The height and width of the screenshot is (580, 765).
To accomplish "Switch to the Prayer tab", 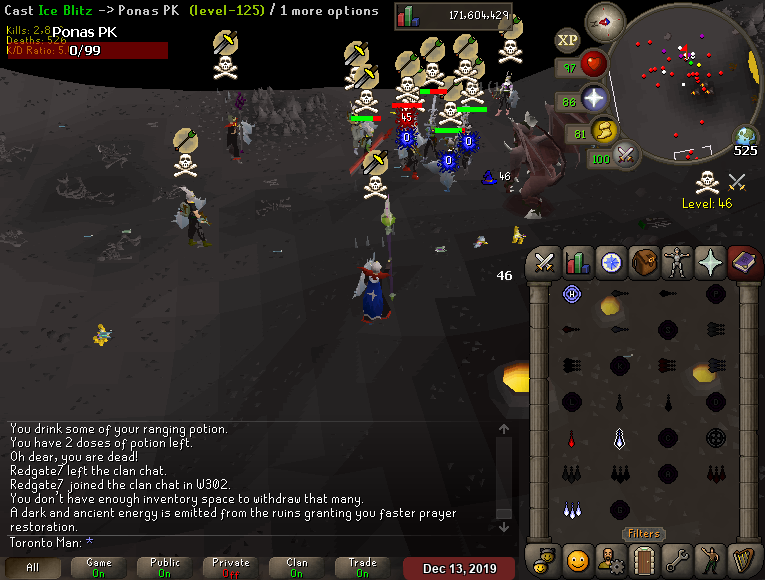I will [x=710, y=262].
